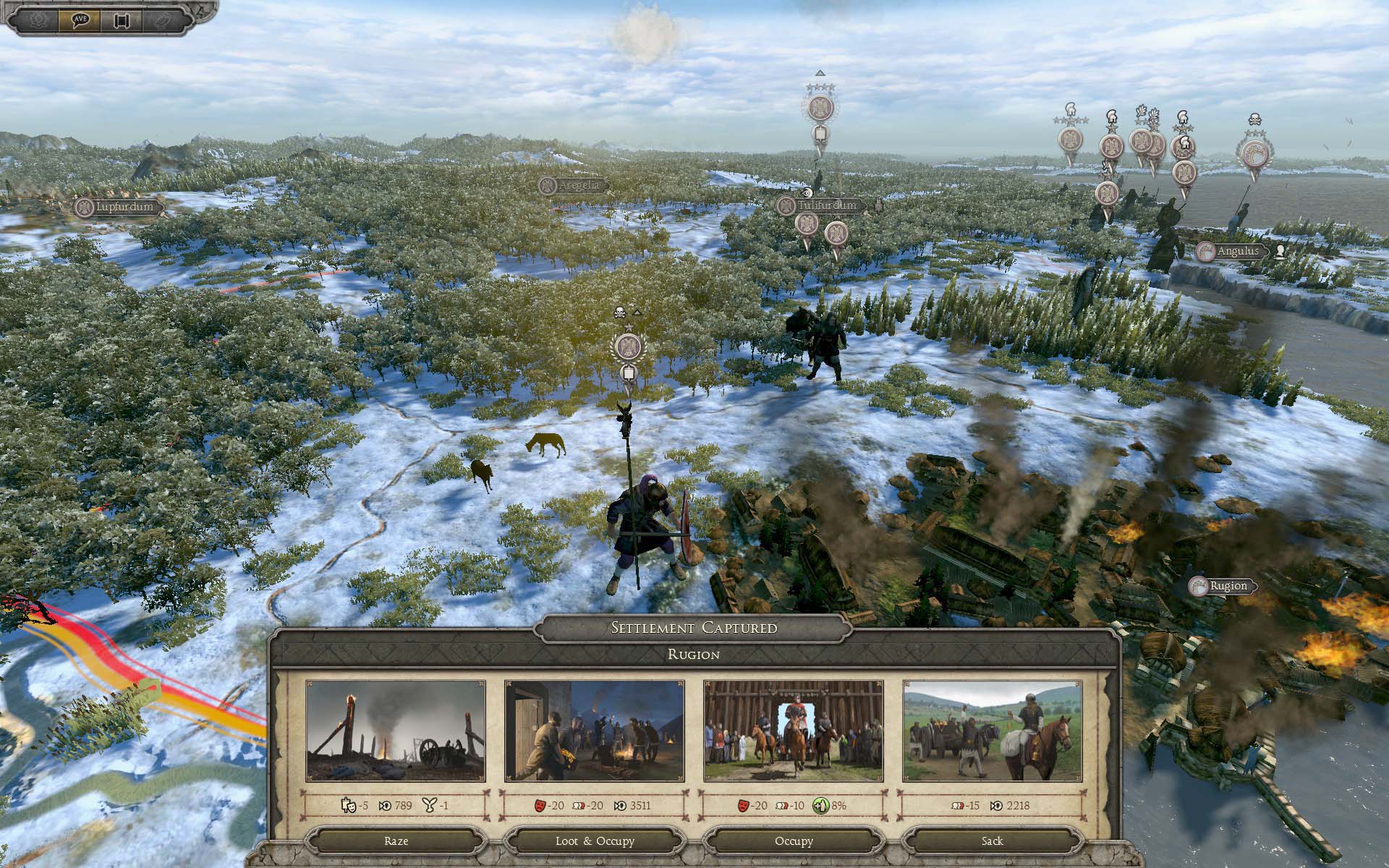Select the horsemen at the gate picture

click(x=794, y=731)
